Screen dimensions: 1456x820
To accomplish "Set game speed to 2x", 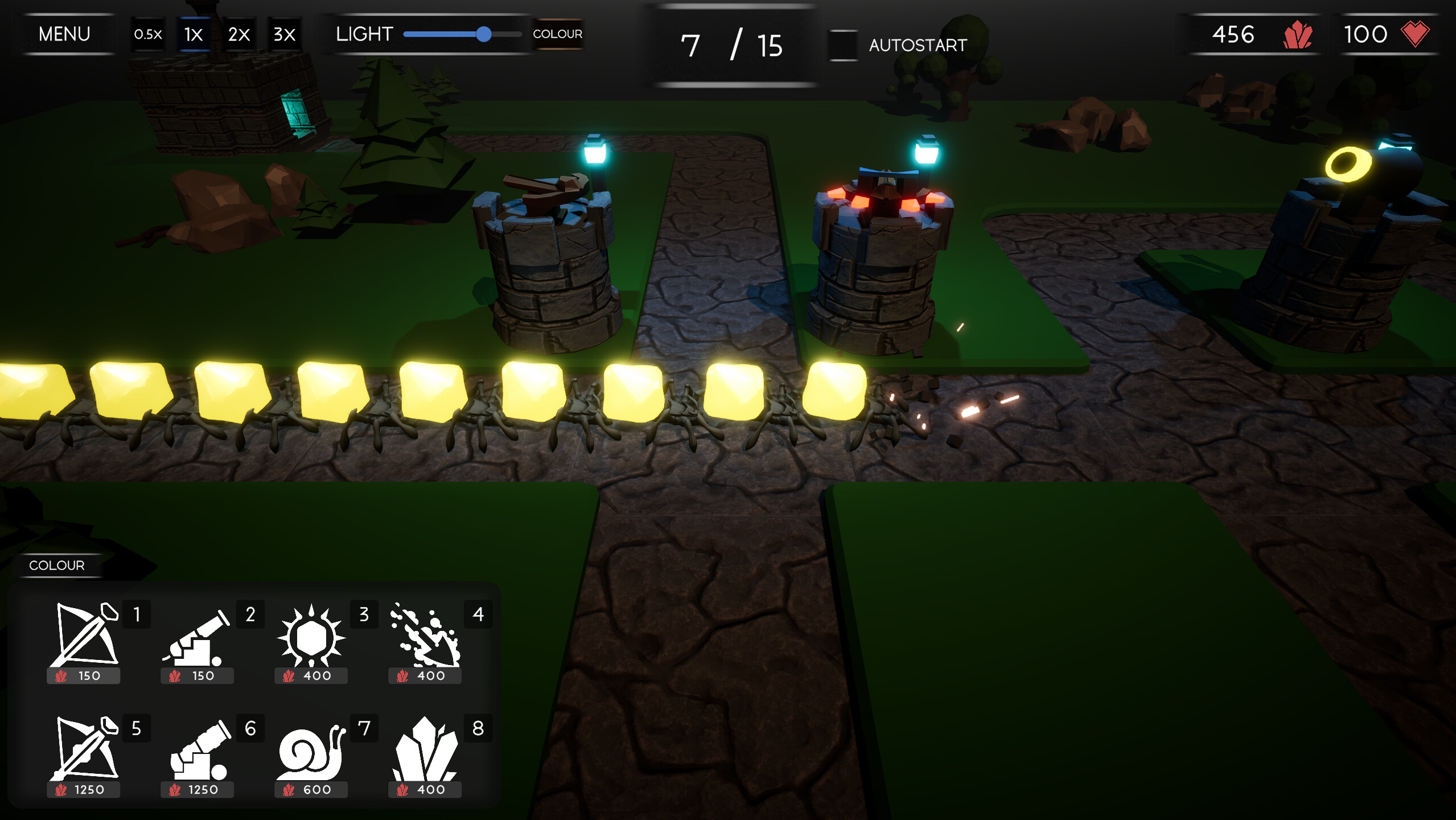I will pyautogui.click(x=238, y=34).
